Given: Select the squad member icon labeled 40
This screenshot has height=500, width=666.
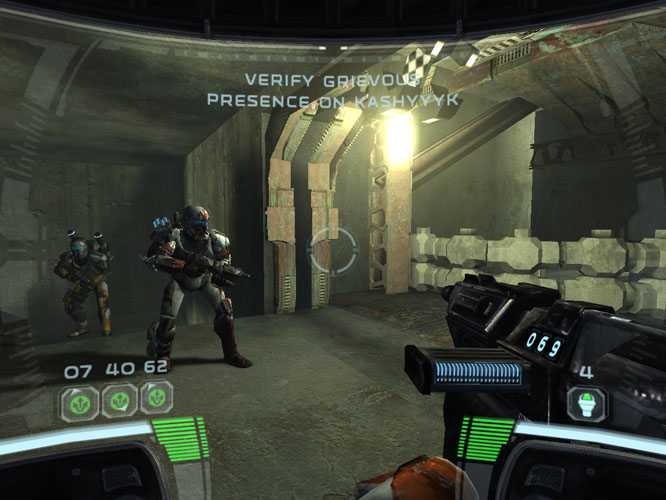Looking at the screenshot, I should point(118,402).
